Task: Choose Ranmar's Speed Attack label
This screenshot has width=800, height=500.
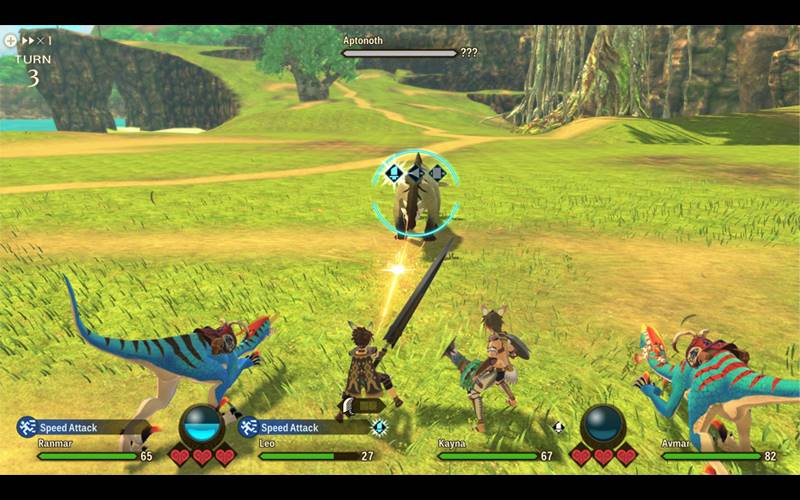Action: [68, 428]
